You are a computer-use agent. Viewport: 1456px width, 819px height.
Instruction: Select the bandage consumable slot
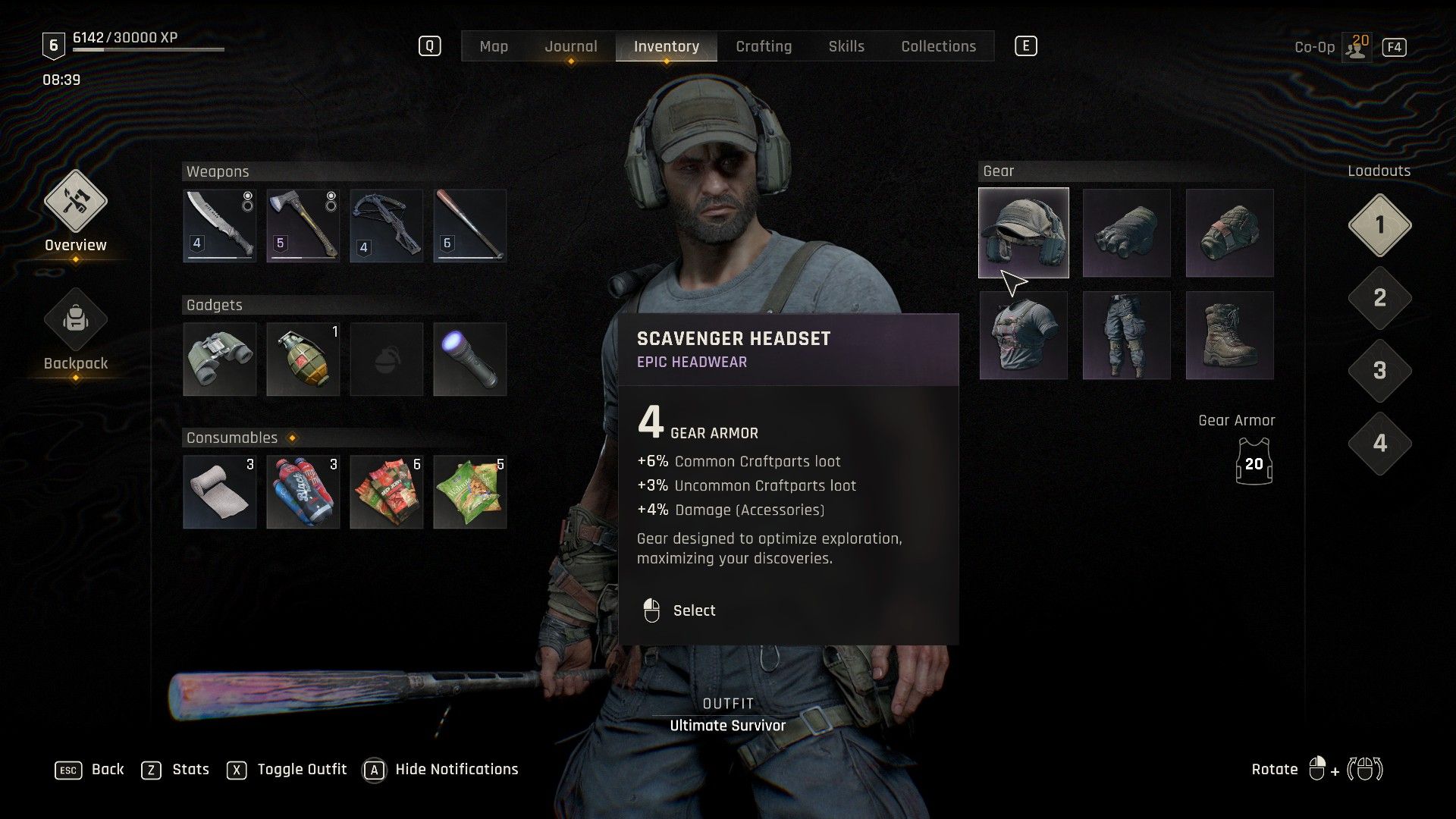tap(220, 491)
